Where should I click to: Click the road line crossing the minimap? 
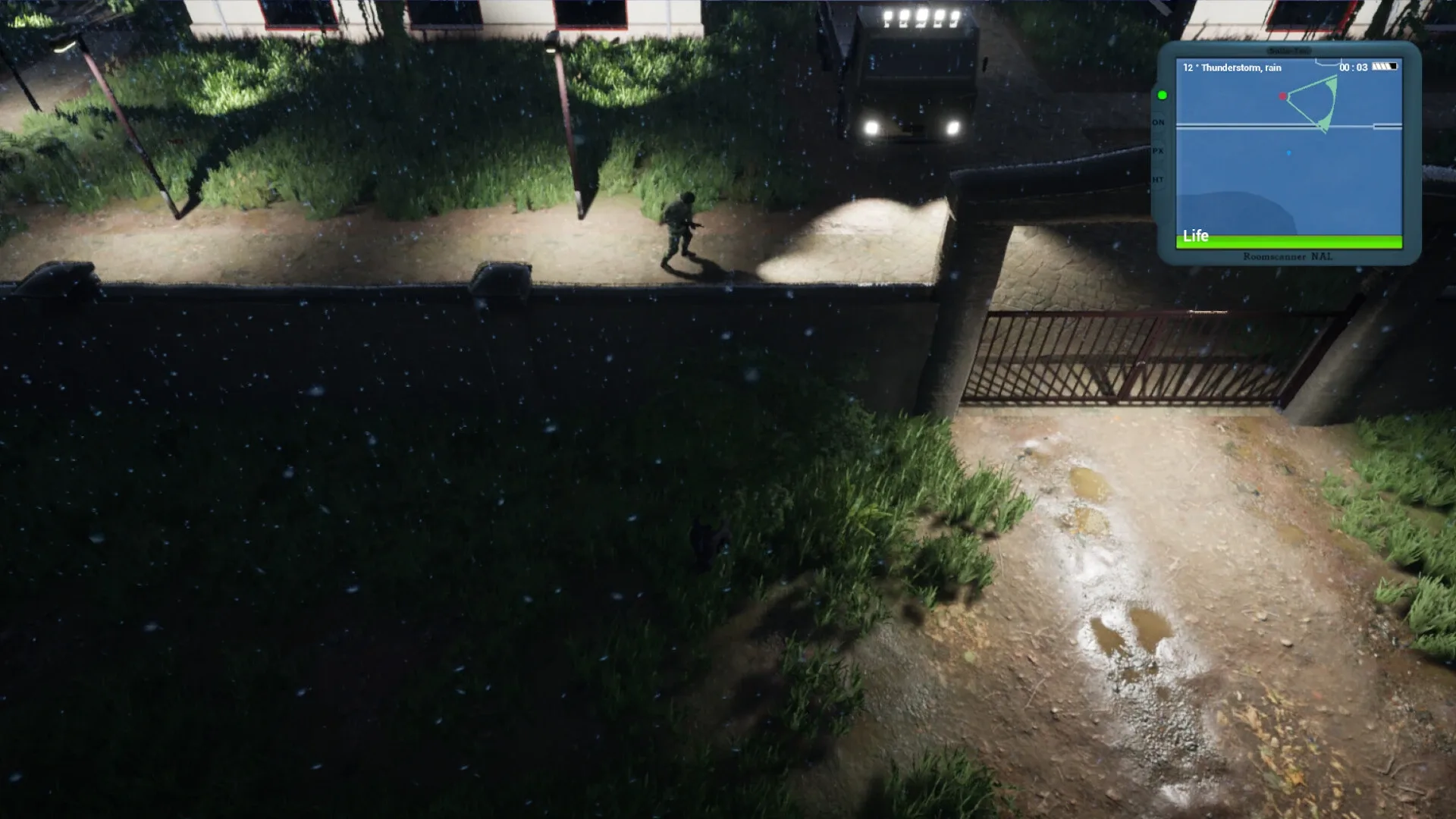coord(1228,126)
